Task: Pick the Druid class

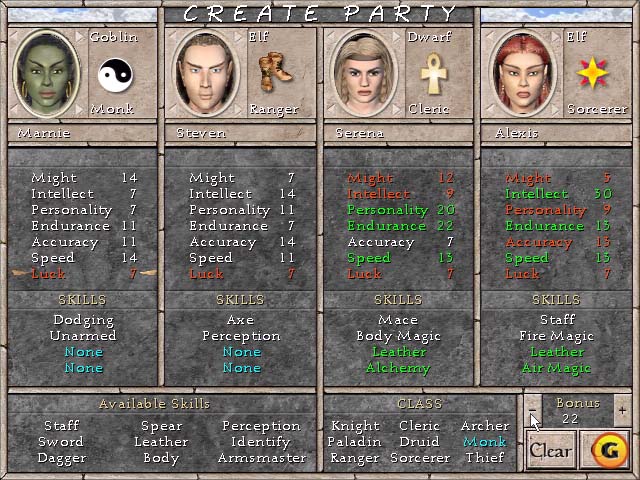Action: point(419,442)
